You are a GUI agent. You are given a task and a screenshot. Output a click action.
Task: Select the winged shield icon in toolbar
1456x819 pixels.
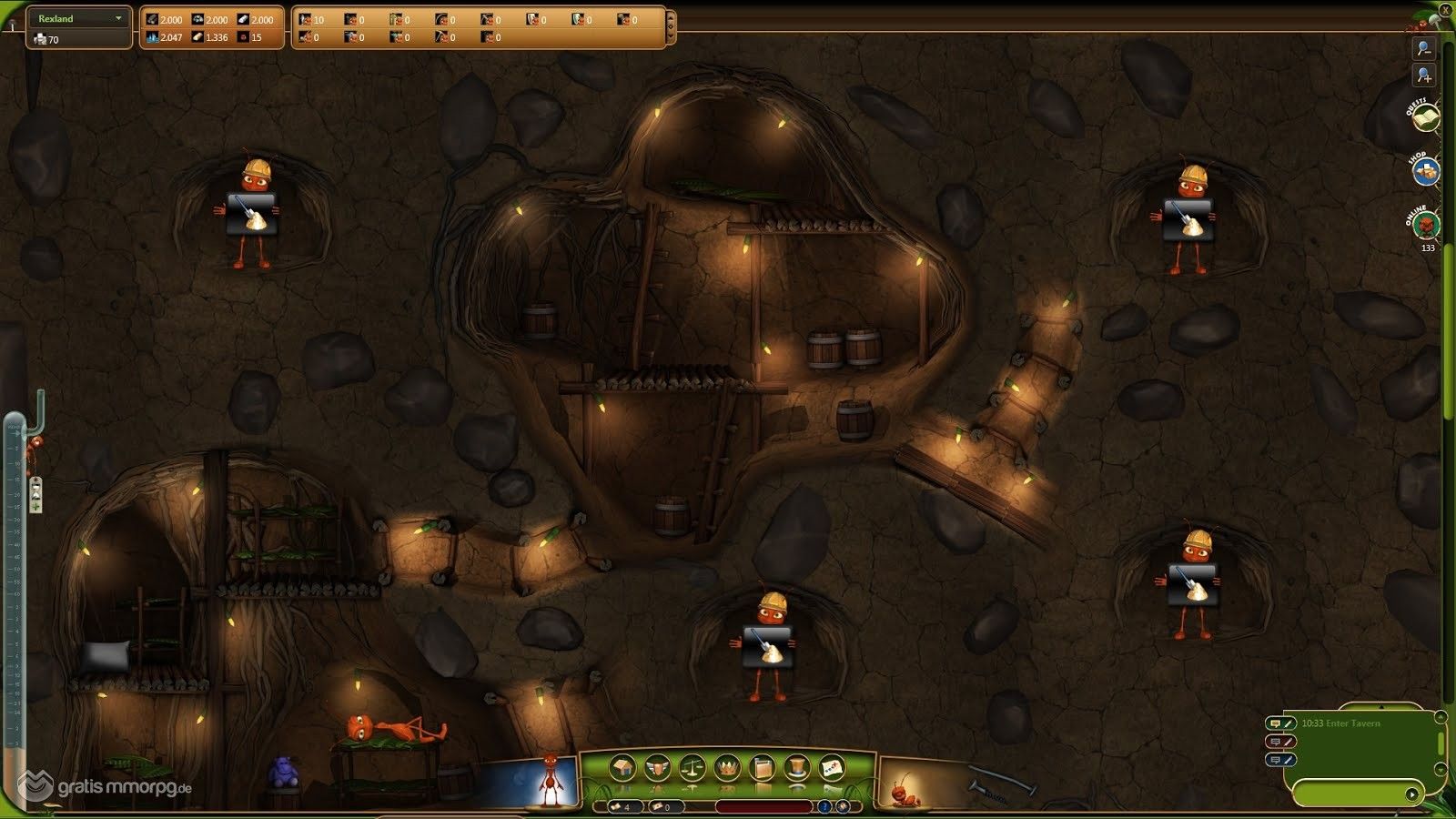(657, 769)
